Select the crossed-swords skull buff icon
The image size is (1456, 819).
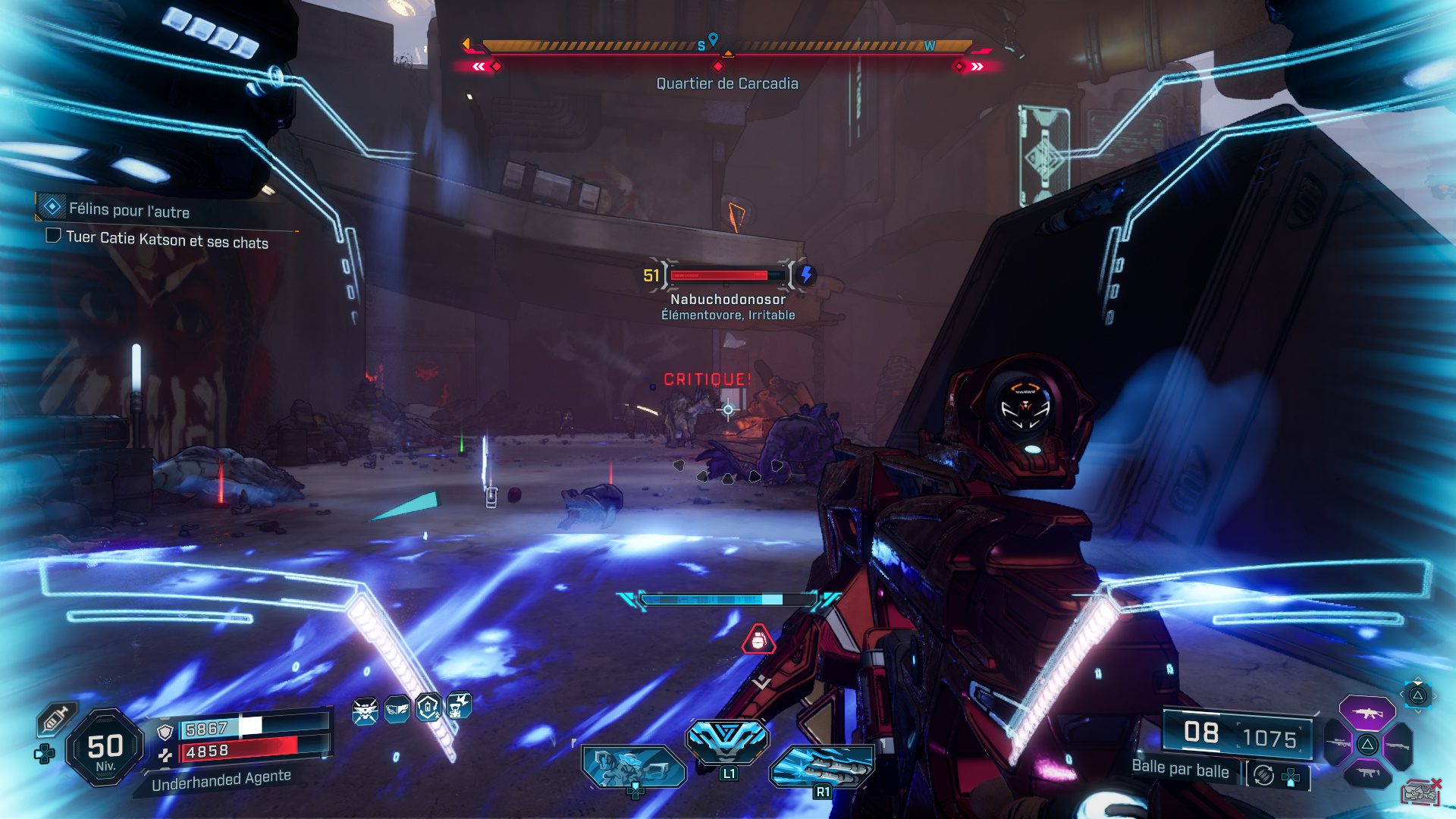coord(365,711)
